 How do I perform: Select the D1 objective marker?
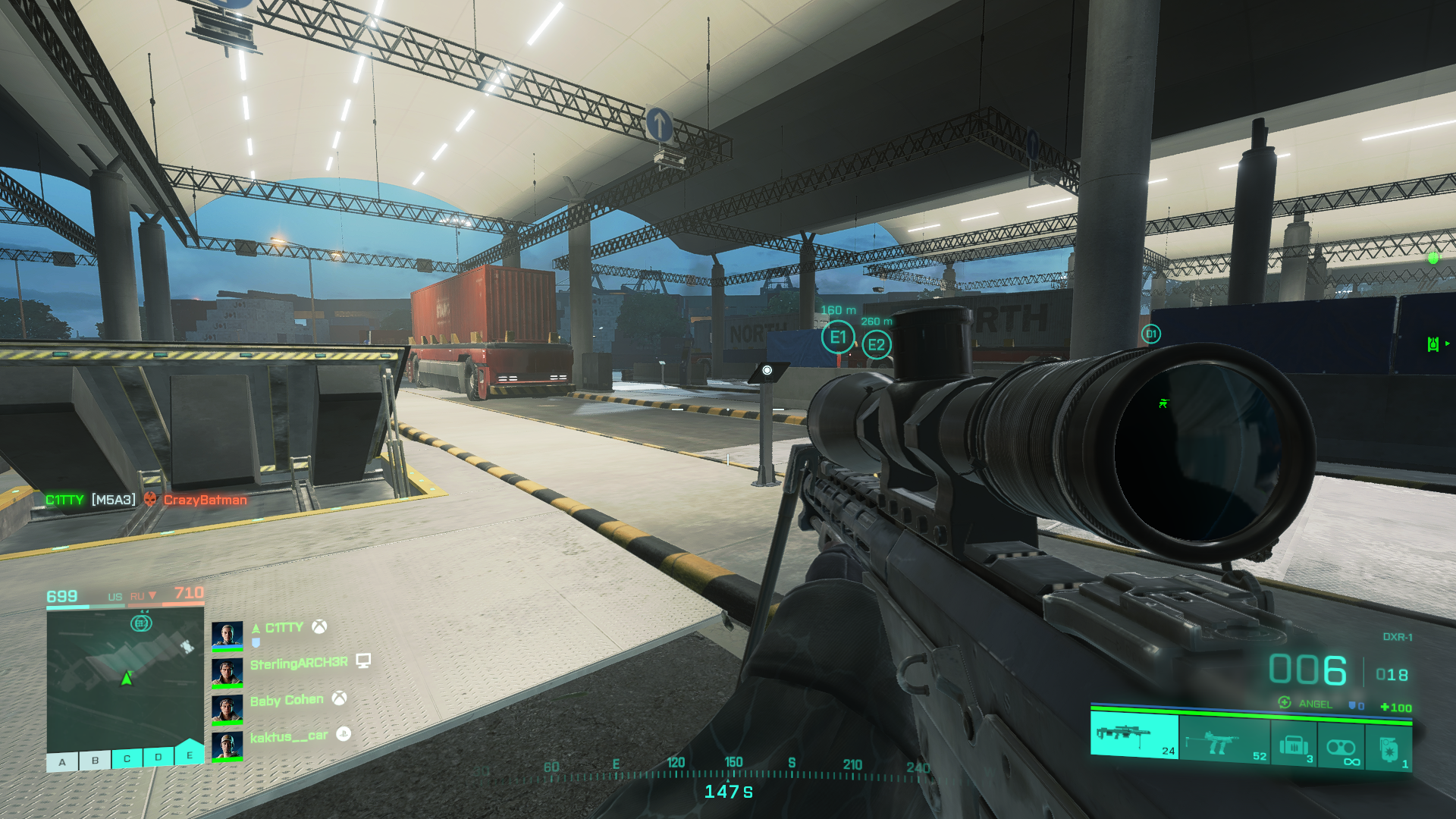[1151, 334]
